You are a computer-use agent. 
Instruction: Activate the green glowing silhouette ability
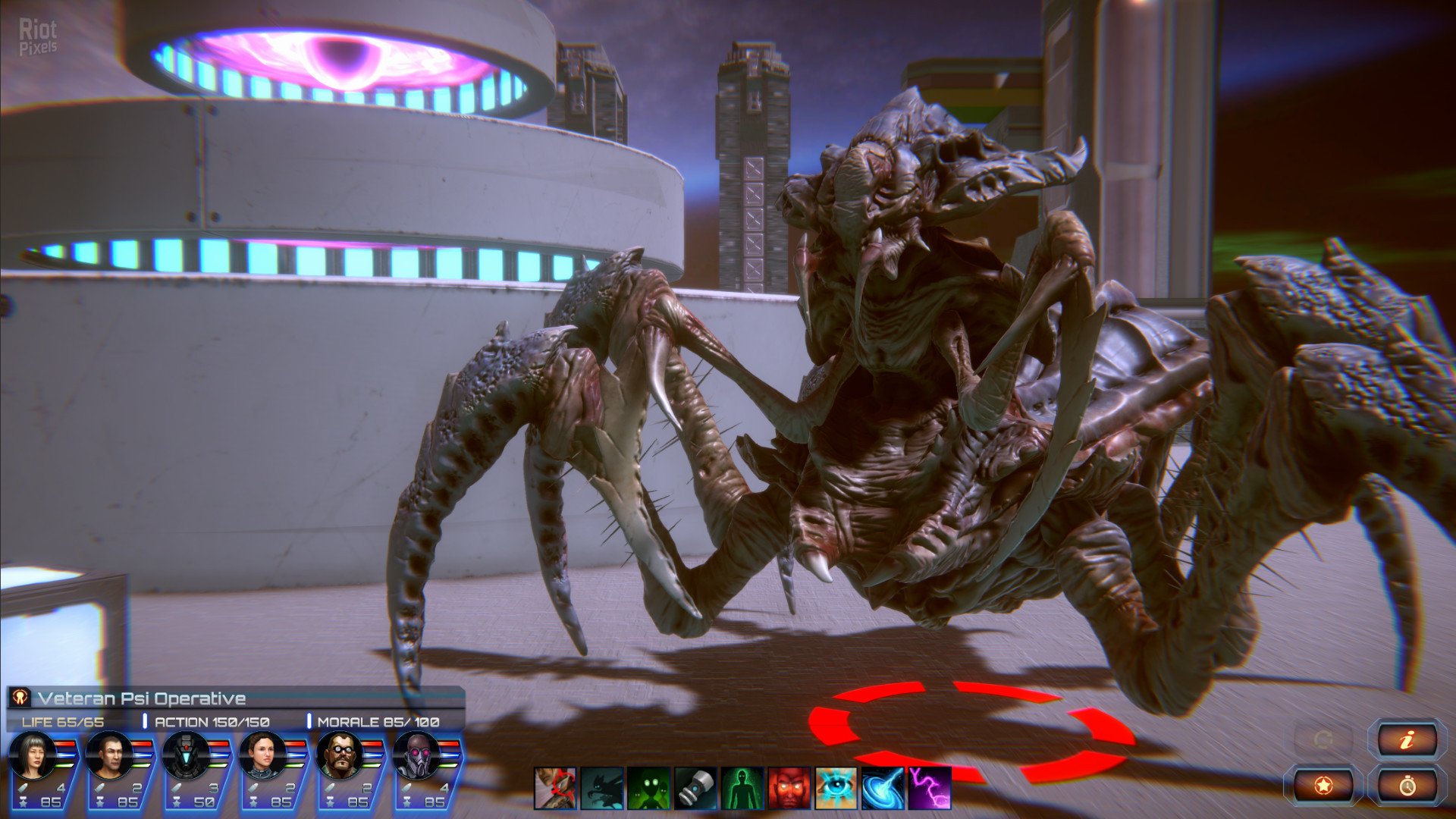(742, 788)
